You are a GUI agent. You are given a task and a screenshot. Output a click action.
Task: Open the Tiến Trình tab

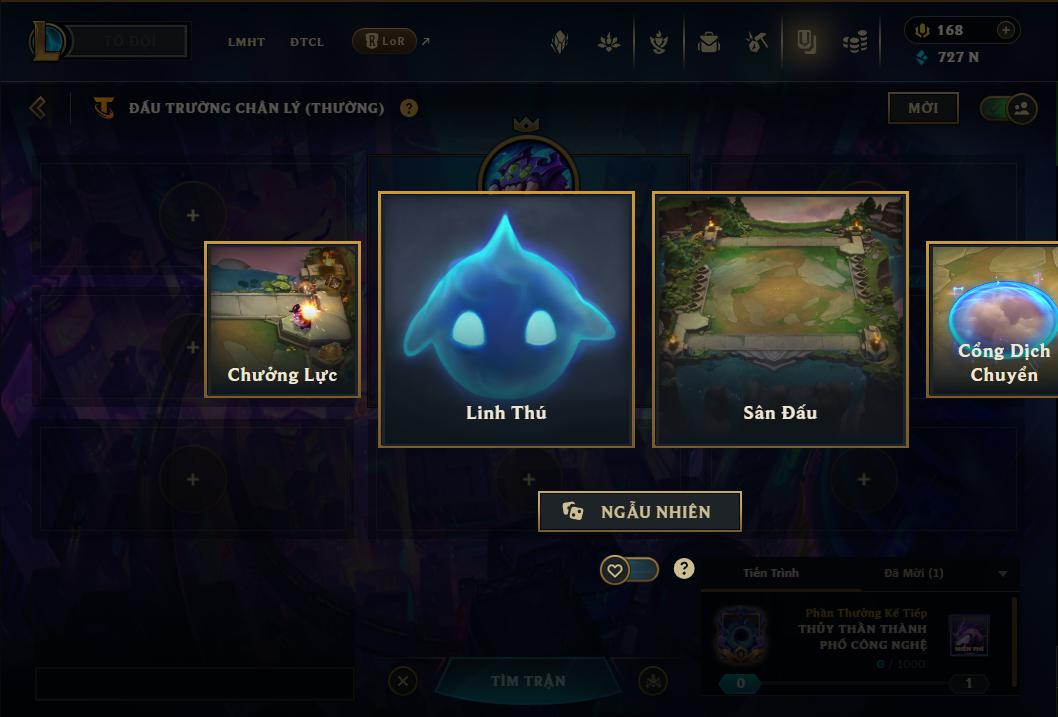coord(771,573)
